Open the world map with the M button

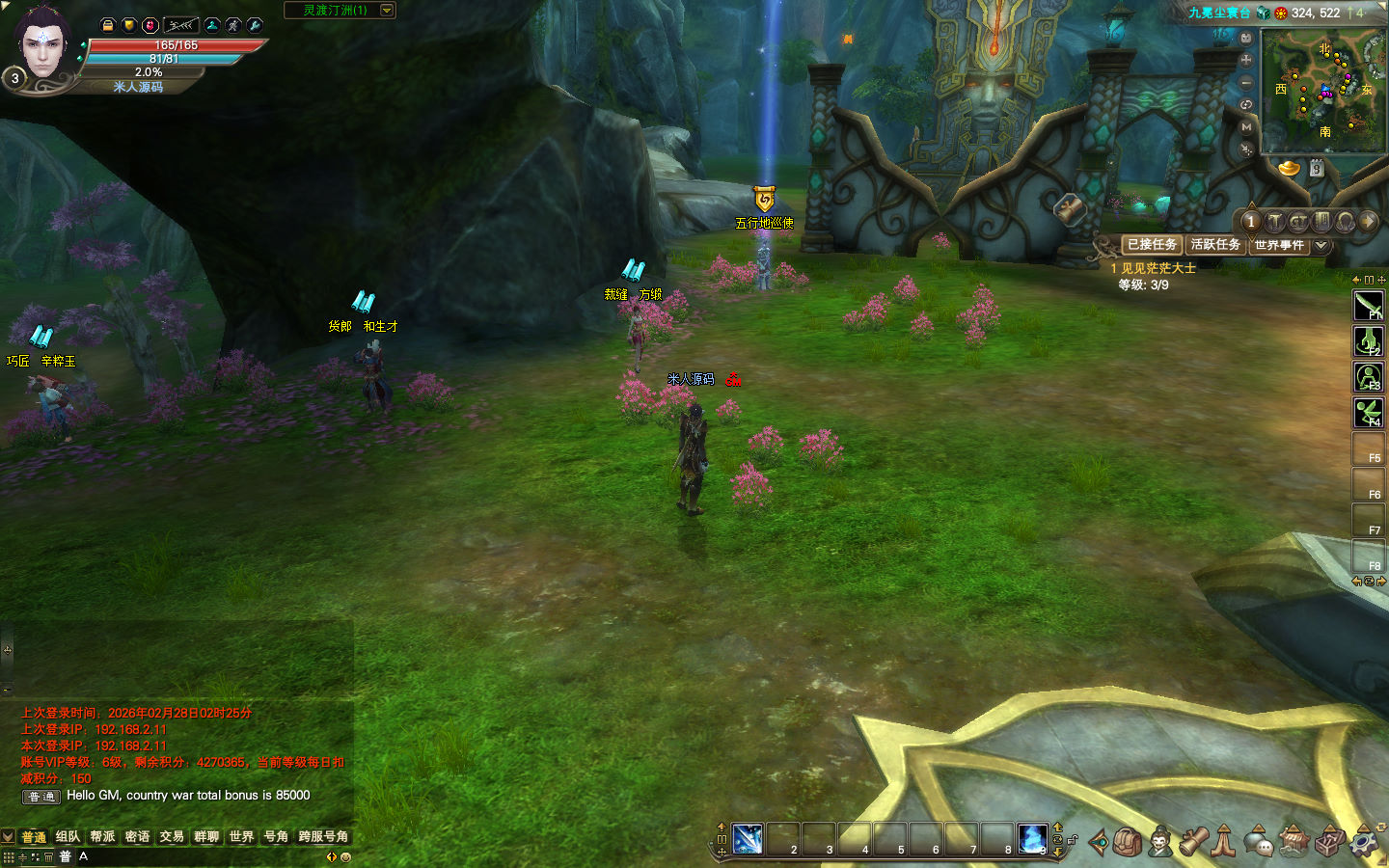coord(1246,127)
